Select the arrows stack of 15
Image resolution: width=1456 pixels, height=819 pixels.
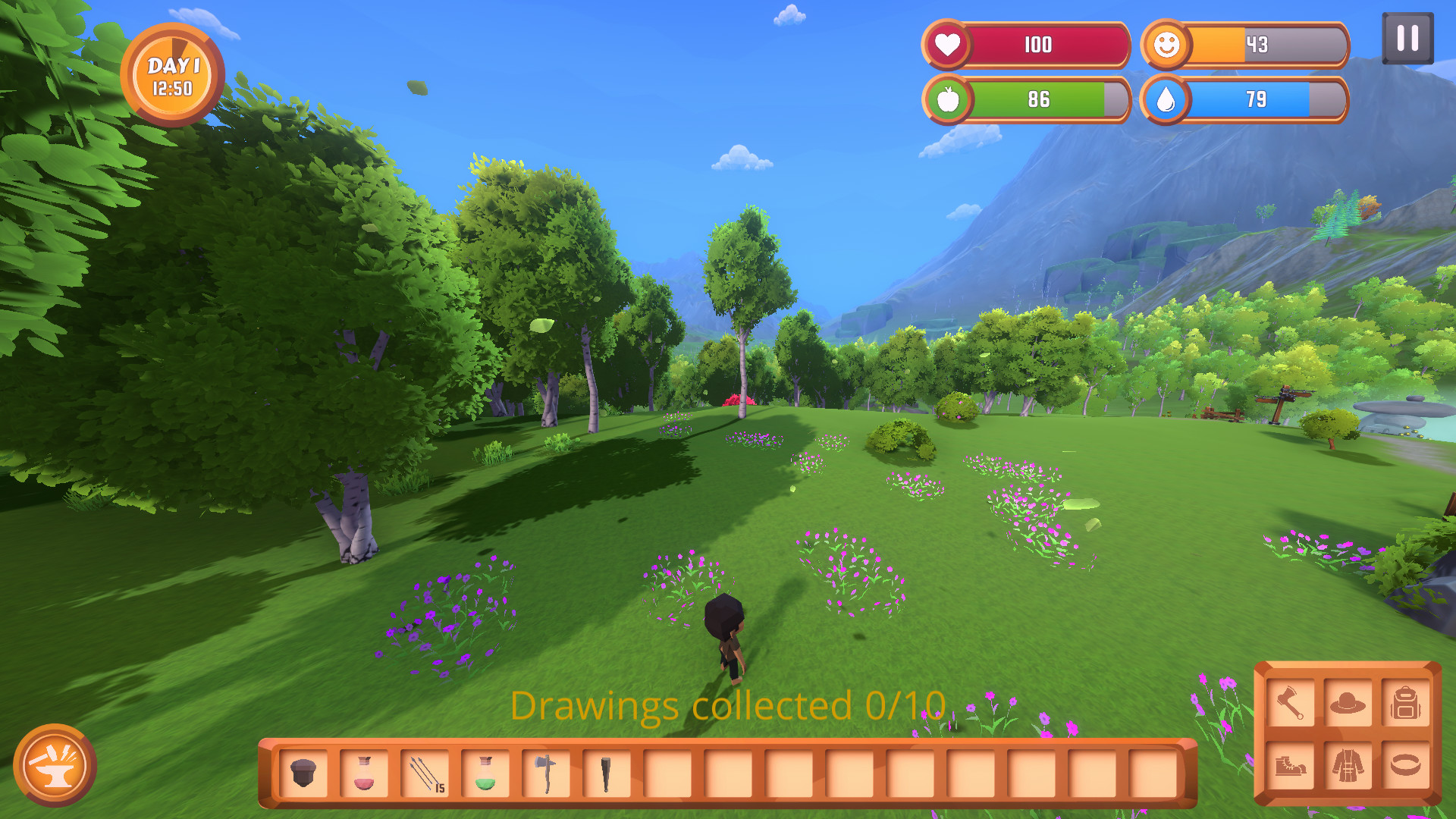click(425, 773)
